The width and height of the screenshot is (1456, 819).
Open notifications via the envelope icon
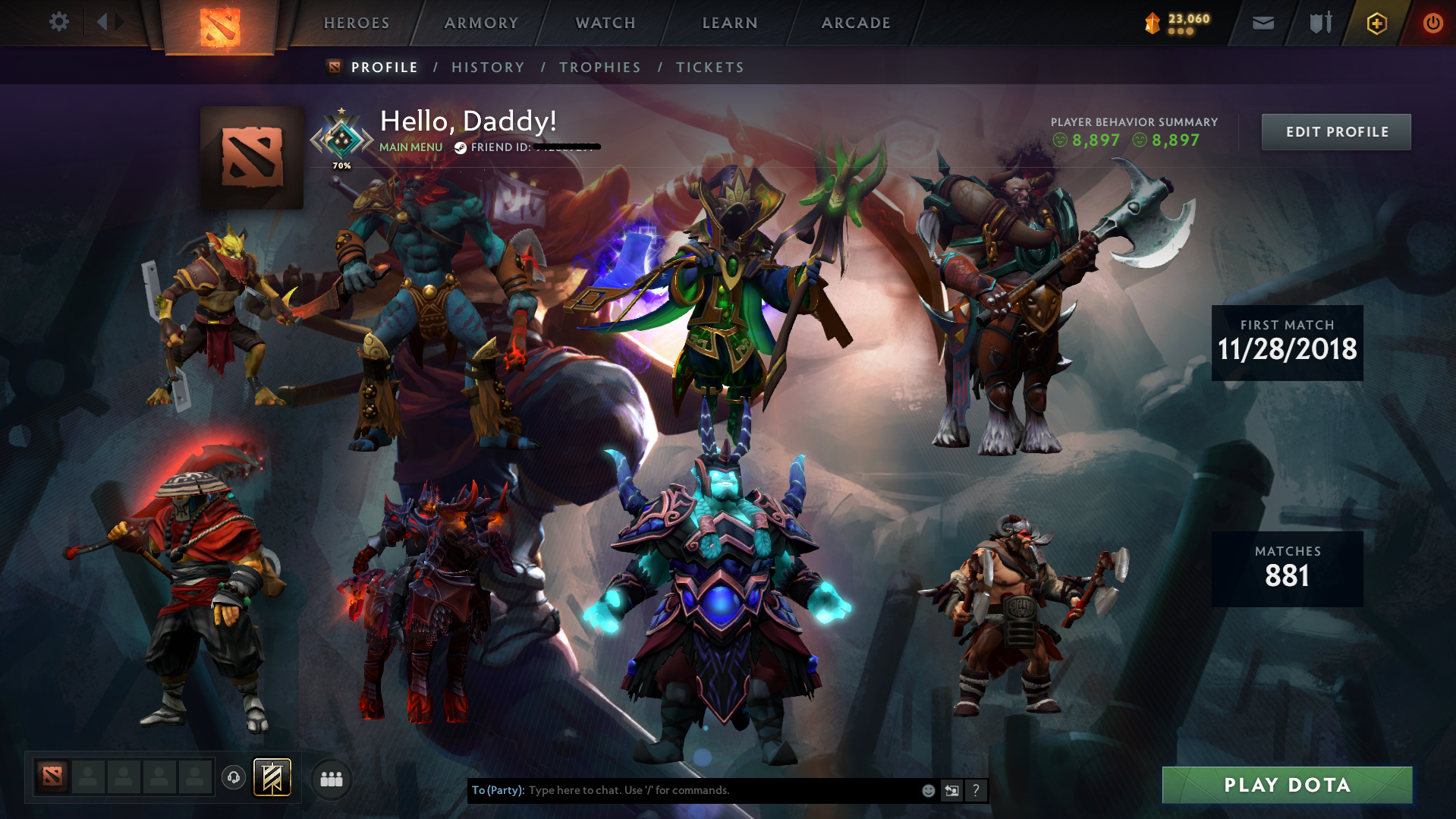1262,23
